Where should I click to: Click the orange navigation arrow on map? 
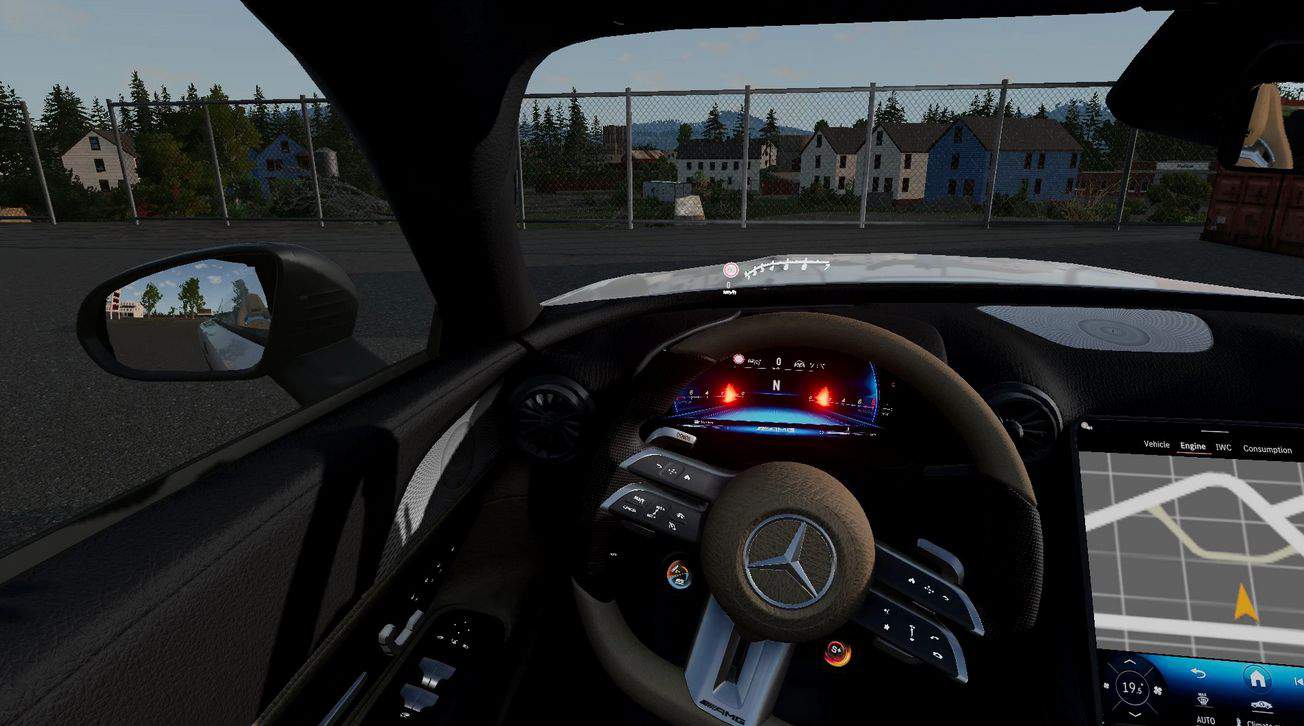[x=1245, y=602]
